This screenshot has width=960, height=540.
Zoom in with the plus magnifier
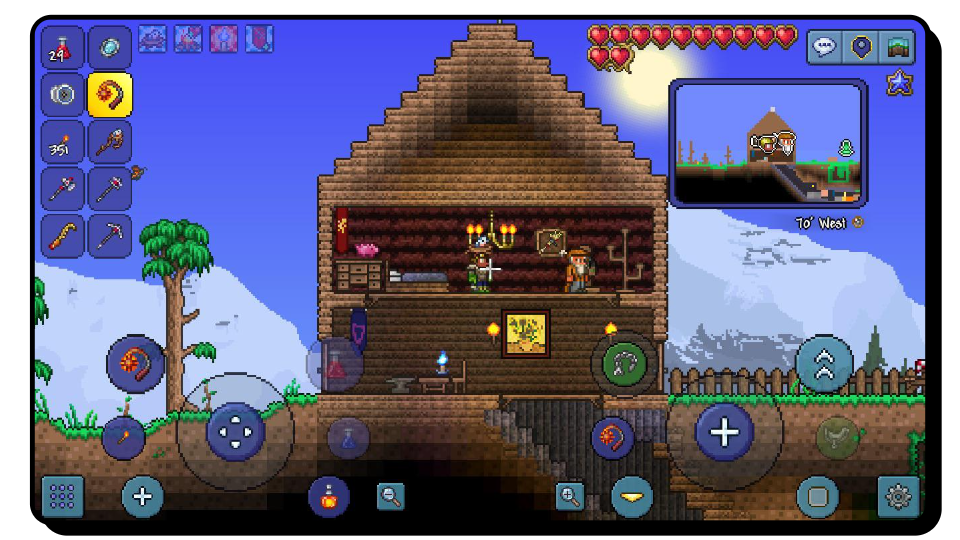coord(570,496)
